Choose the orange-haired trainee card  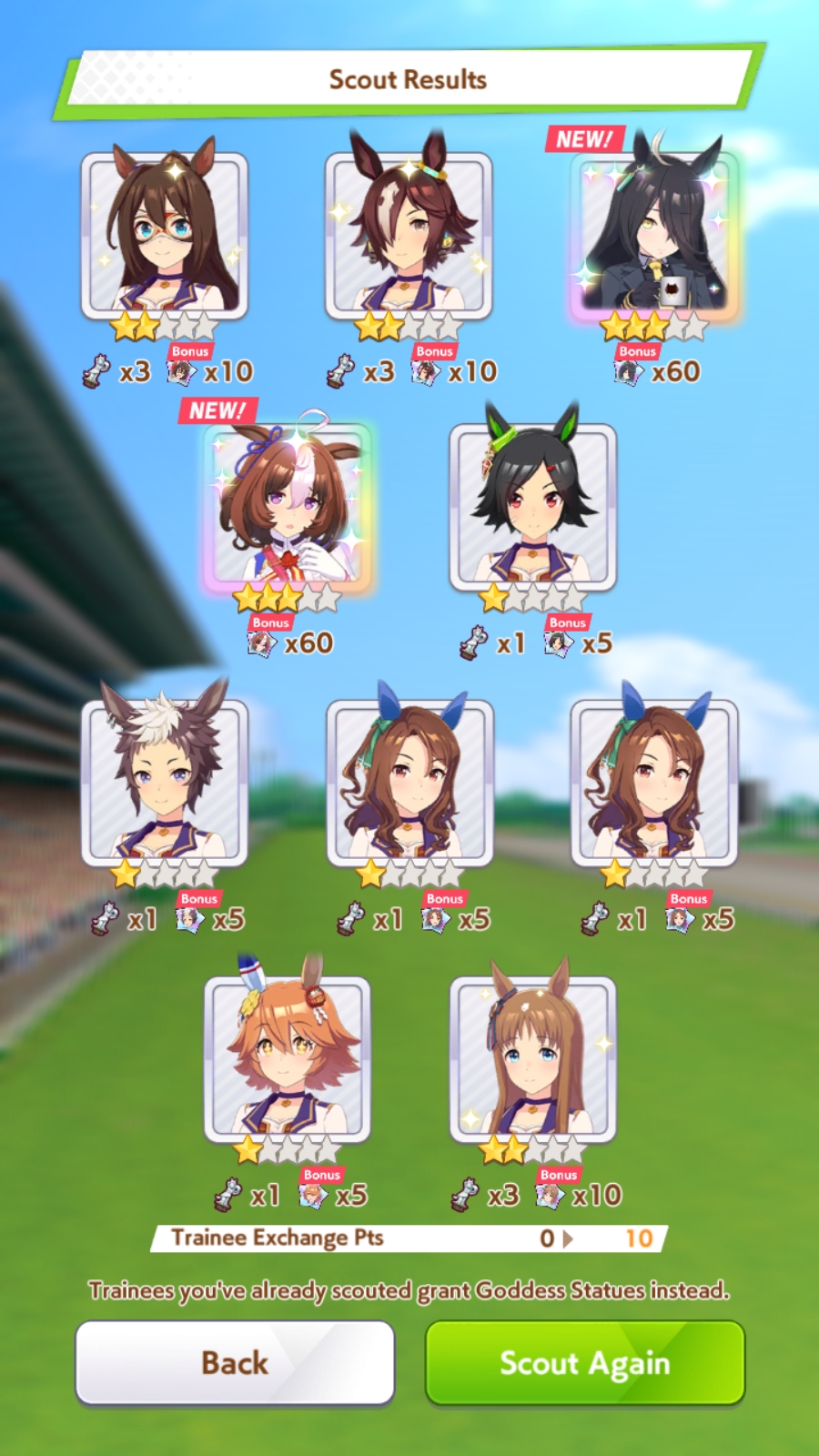tap(288, 1058)
